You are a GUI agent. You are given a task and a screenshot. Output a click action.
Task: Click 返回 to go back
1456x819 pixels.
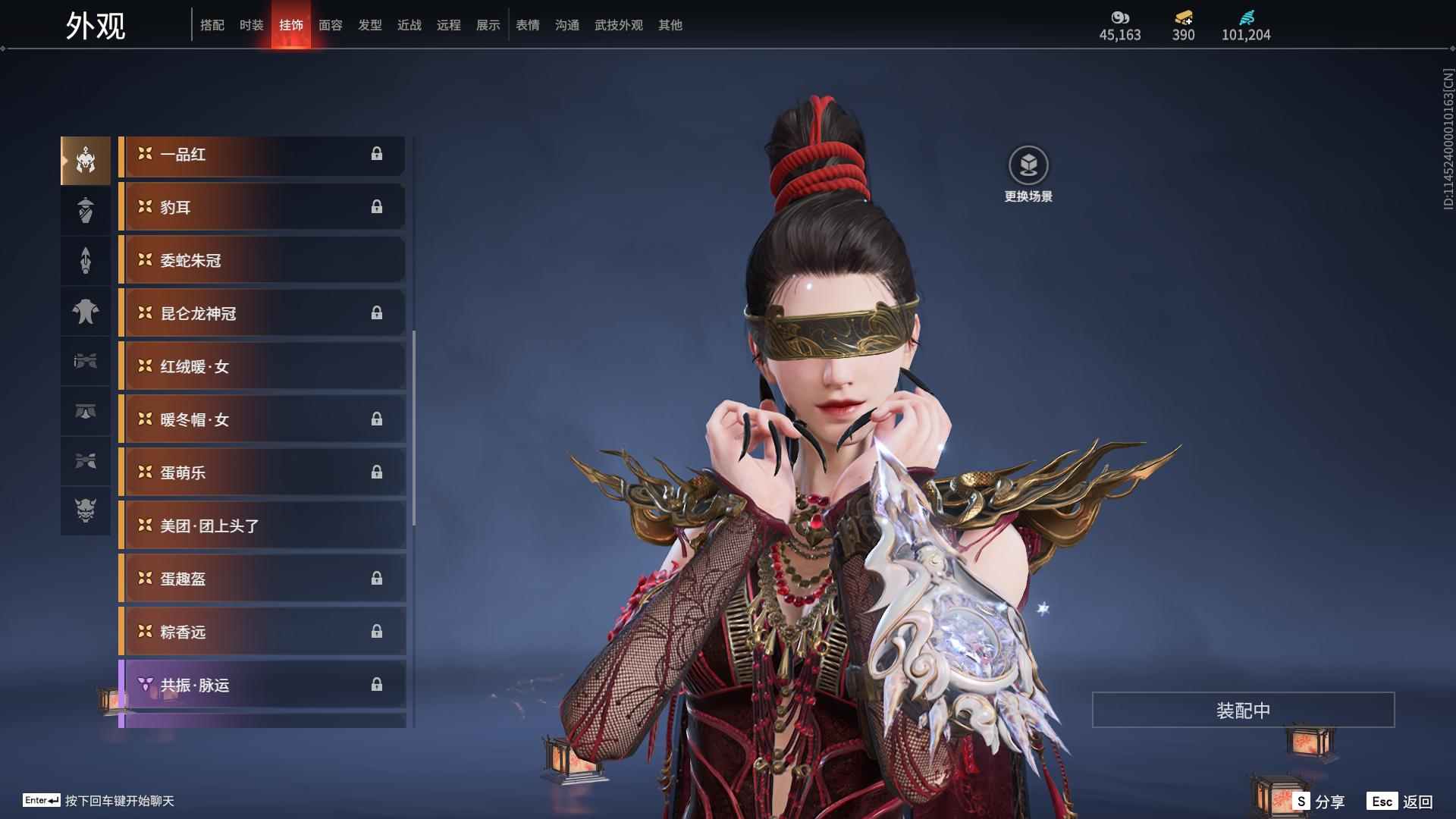click(1401, 801)
